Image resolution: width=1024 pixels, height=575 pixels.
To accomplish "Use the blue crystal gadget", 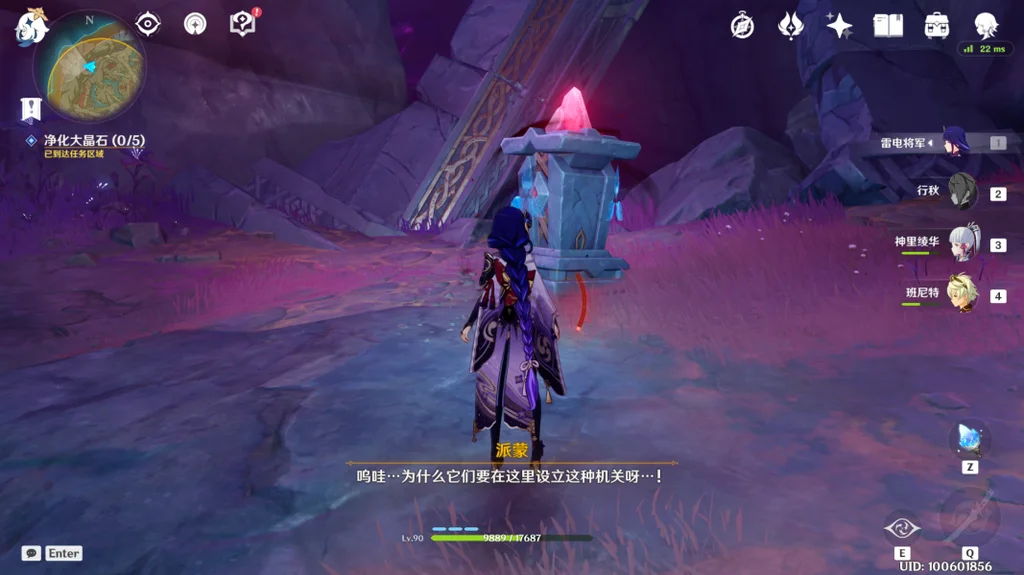I will (x=969, y=437).
